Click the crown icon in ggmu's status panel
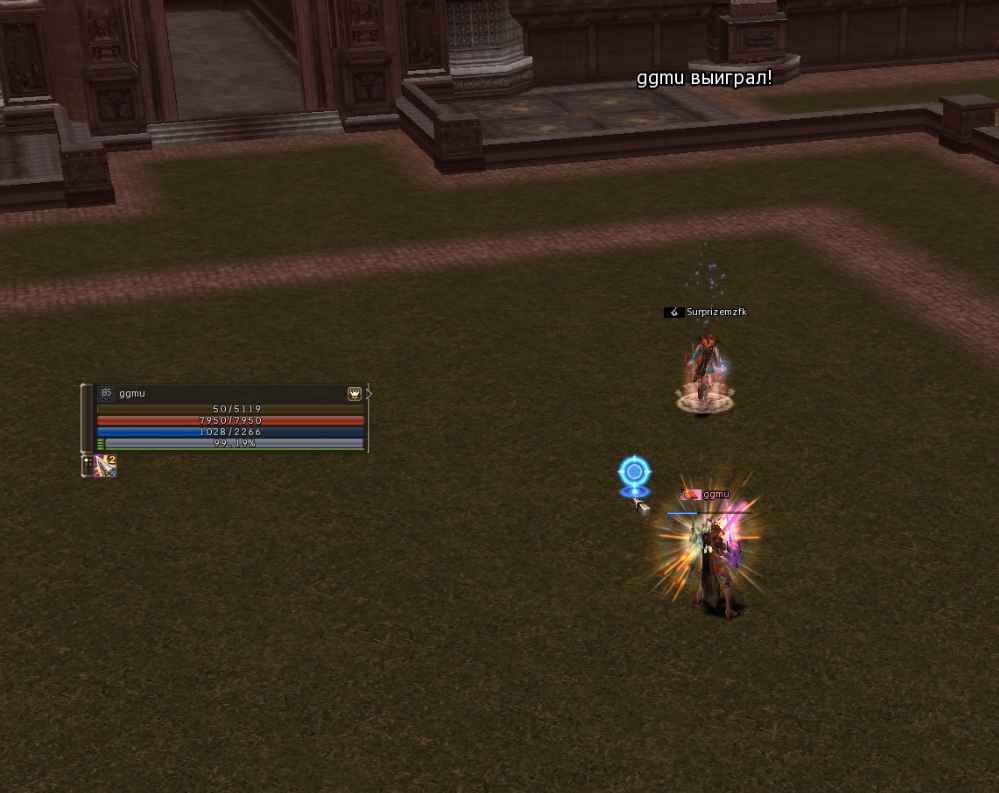Viewport: 999px width, 793px height. tap(354, 394)
